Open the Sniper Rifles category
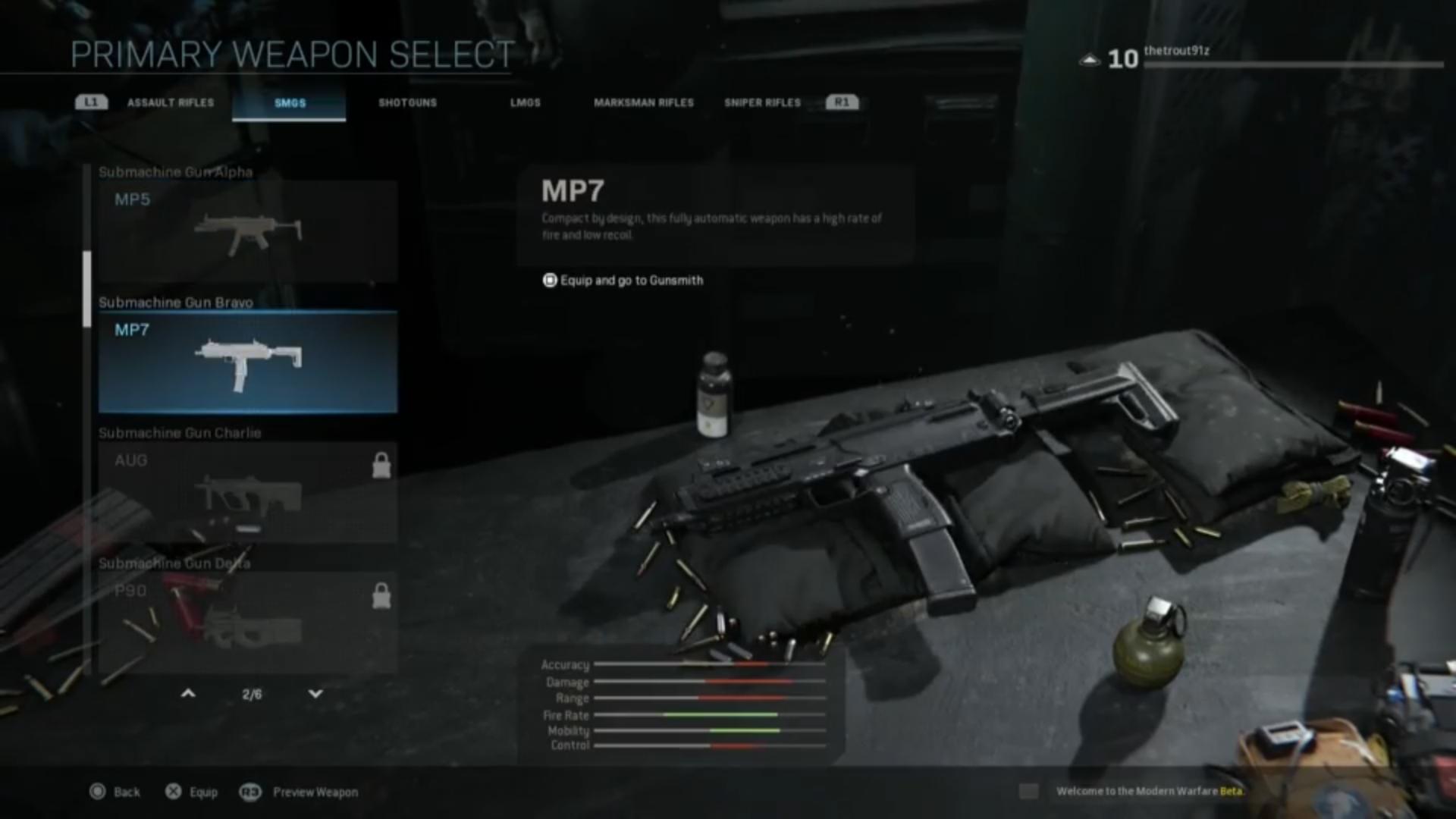This screenshot has width=1456, height=819. 761,102
